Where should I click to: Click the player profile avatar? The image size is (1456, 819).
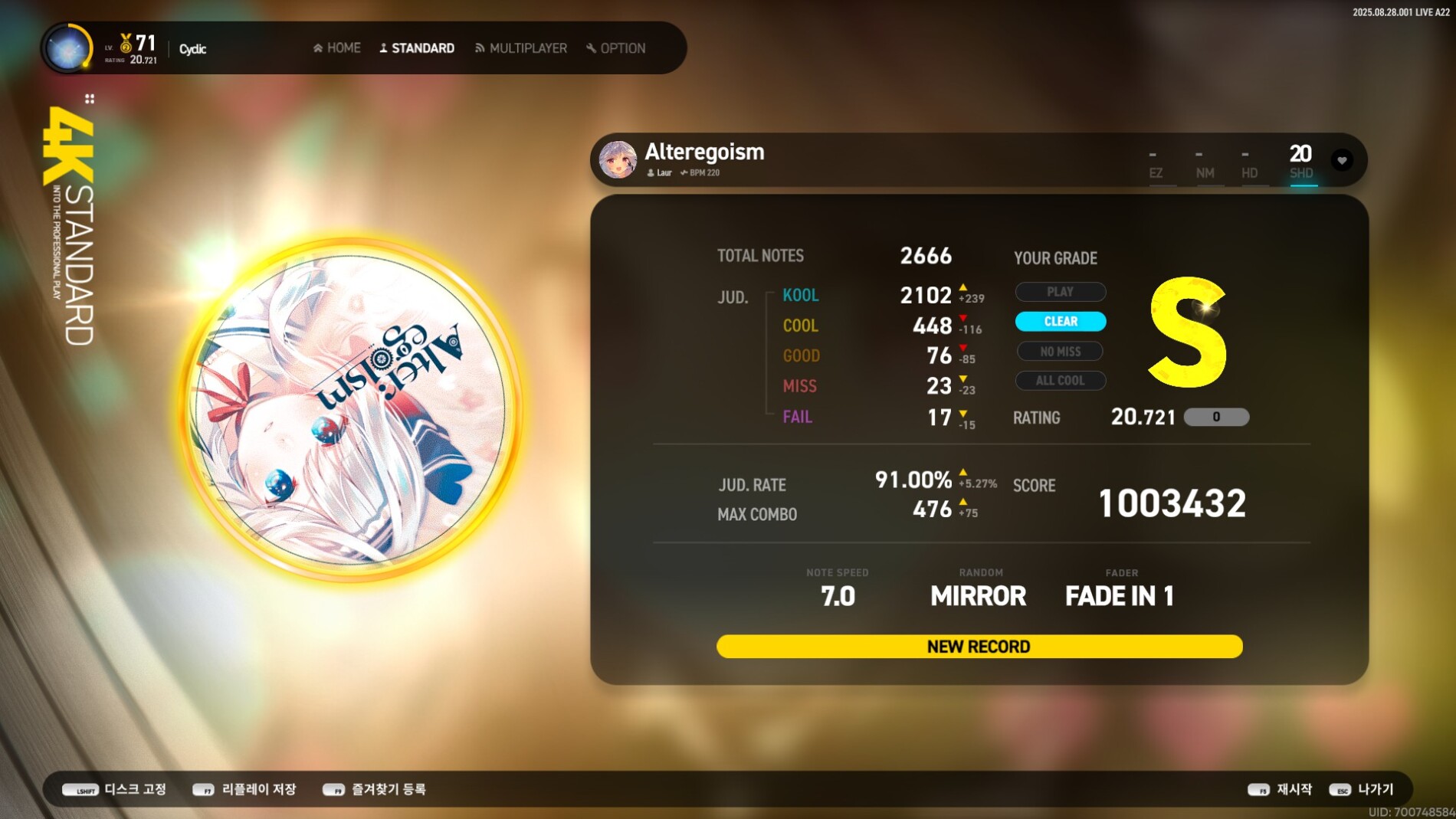(67, 48)
